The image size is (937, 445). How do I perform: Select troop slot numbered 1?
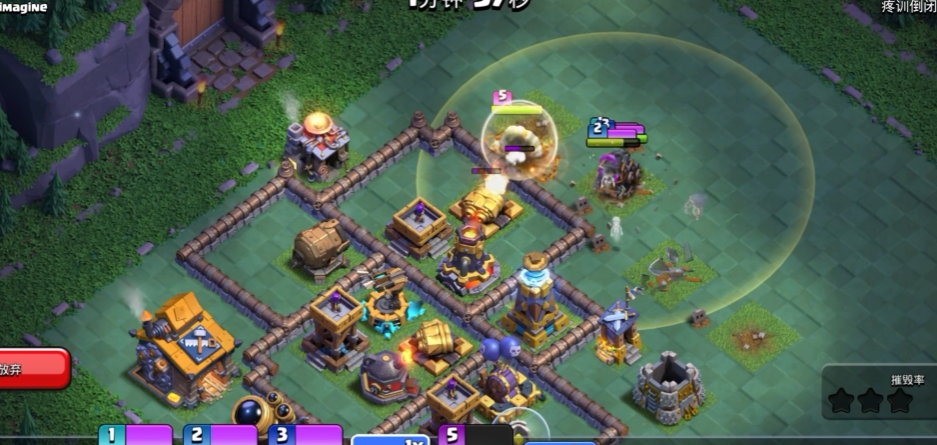coord(134,435)
